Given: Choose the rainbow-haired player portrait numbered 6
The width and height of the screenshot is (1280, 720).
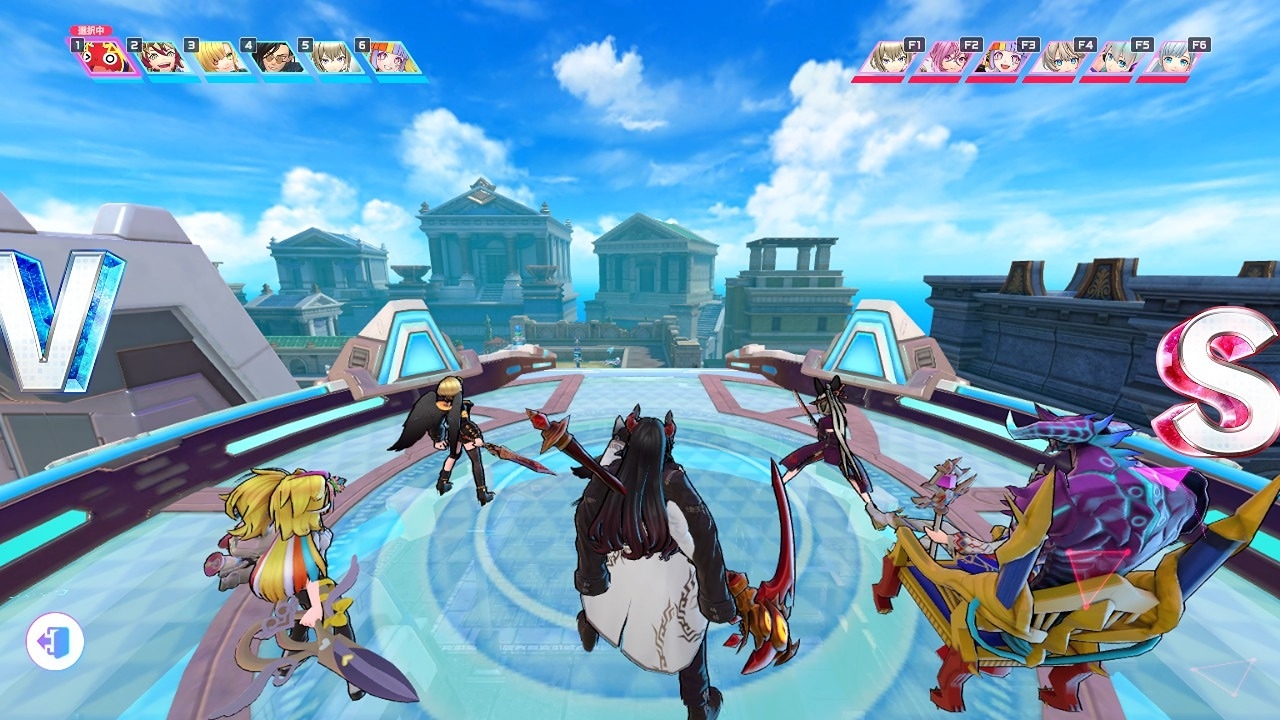Looking at the screenshot, I should (x=389, y=58).
